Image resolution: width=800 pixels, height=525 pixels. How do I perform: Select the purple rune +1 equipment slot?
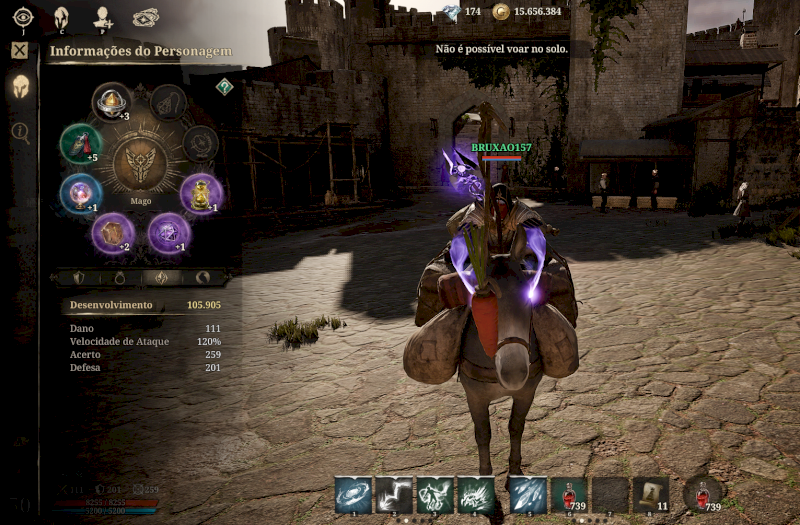tap(169, 233)
